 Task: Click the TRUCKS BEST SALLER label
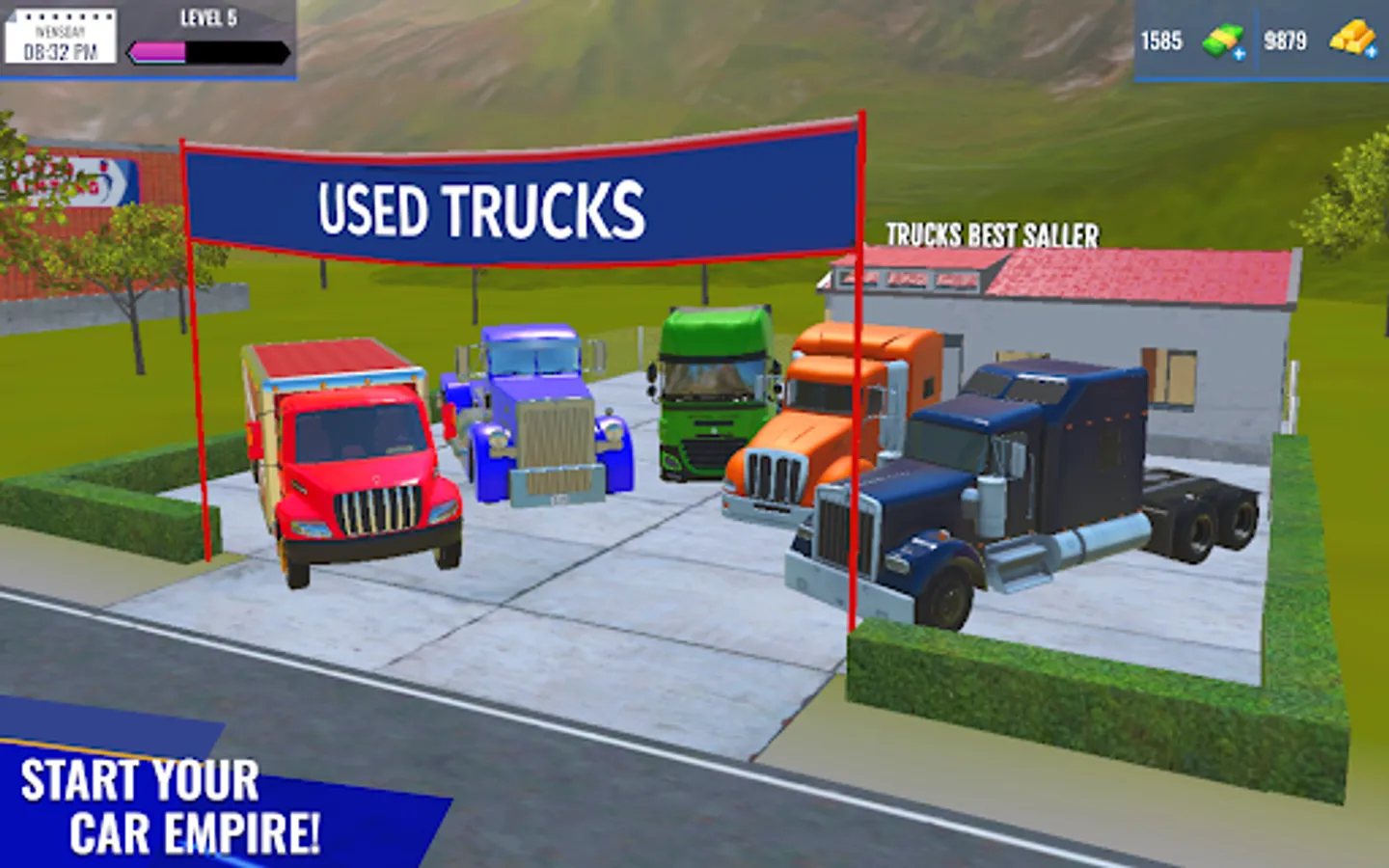click(992, 233)
